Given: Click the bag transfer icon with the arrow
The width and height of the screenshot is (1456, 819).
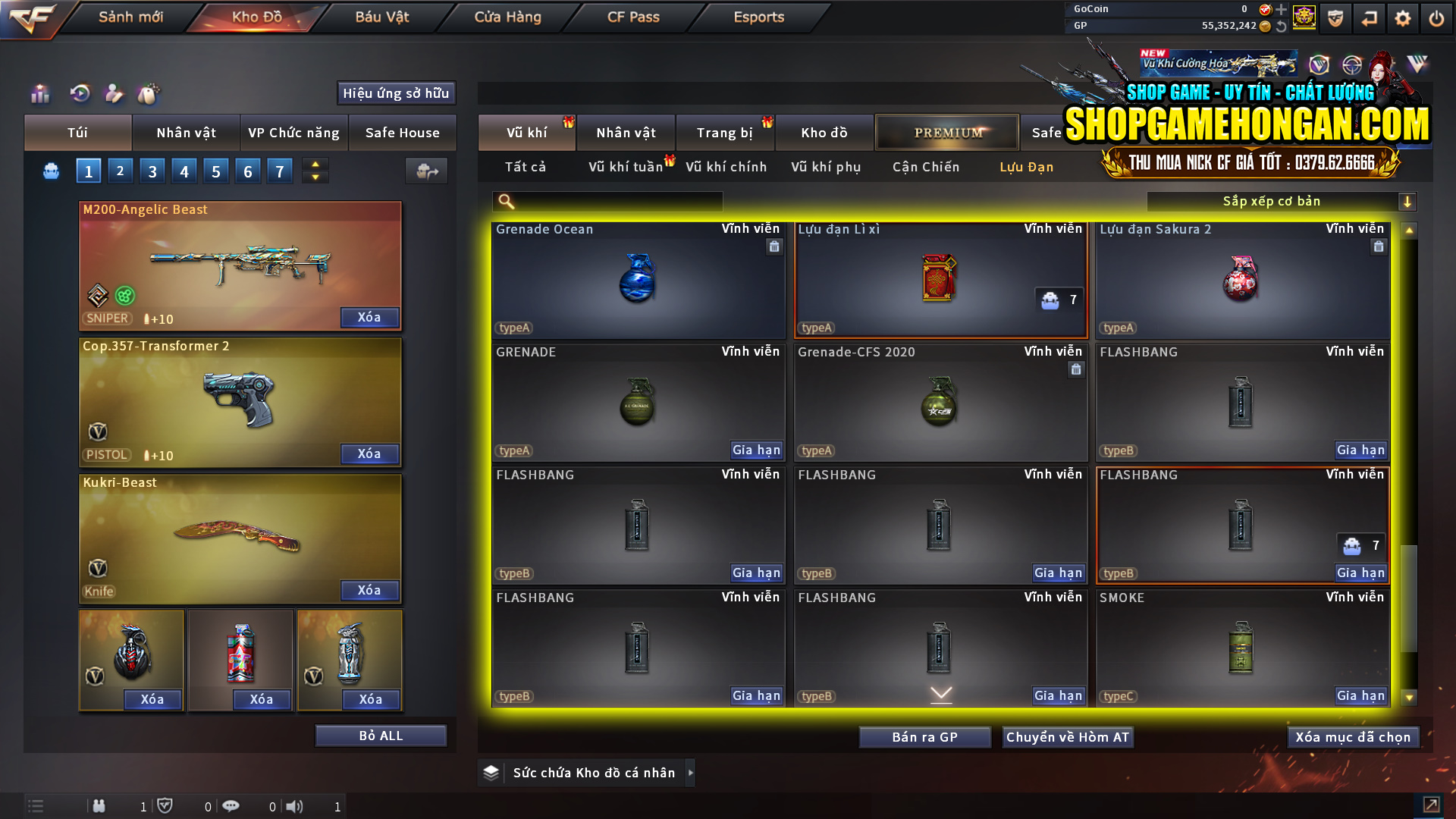Looking at the screenshot, I should point(425,171).
